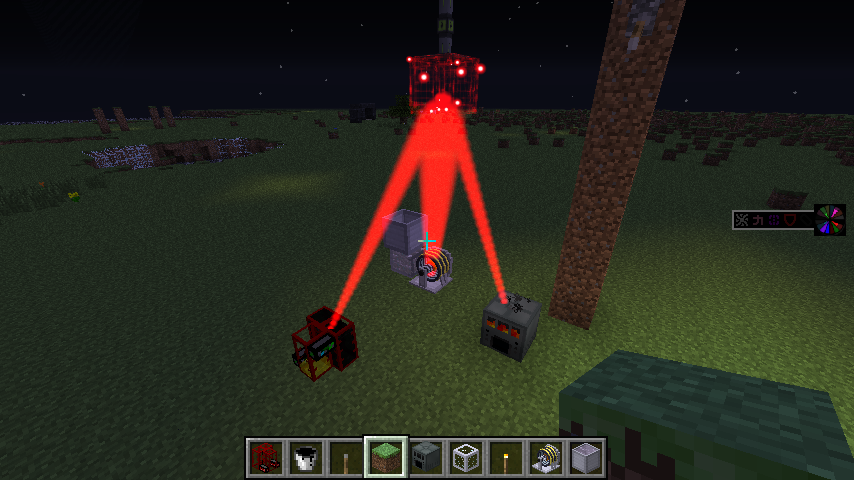Image resolution: width=854 pixels, height=480 pixels.
Task: Select the white frame block hotbar slot
Action: 466,458
